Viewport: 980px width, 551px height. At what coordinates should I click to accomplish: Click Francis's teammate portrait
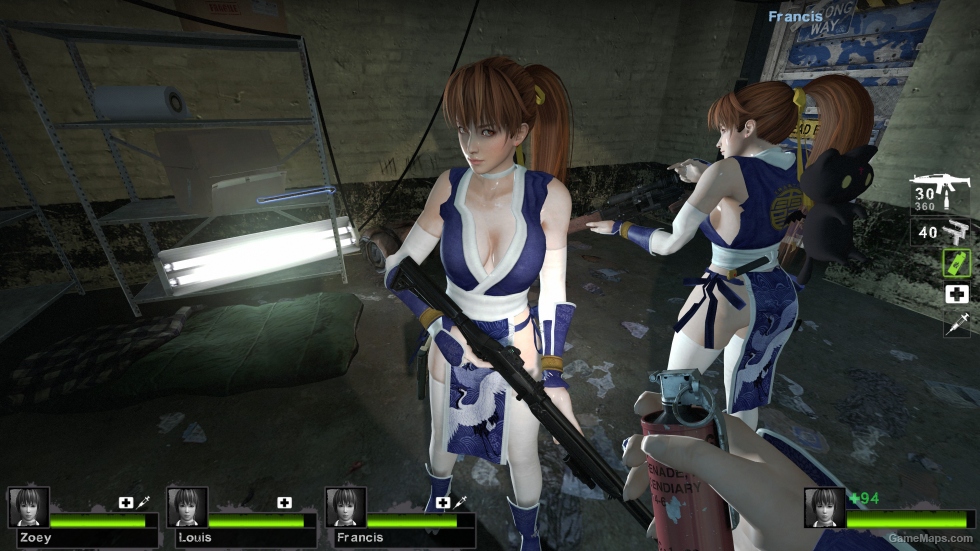346,507
